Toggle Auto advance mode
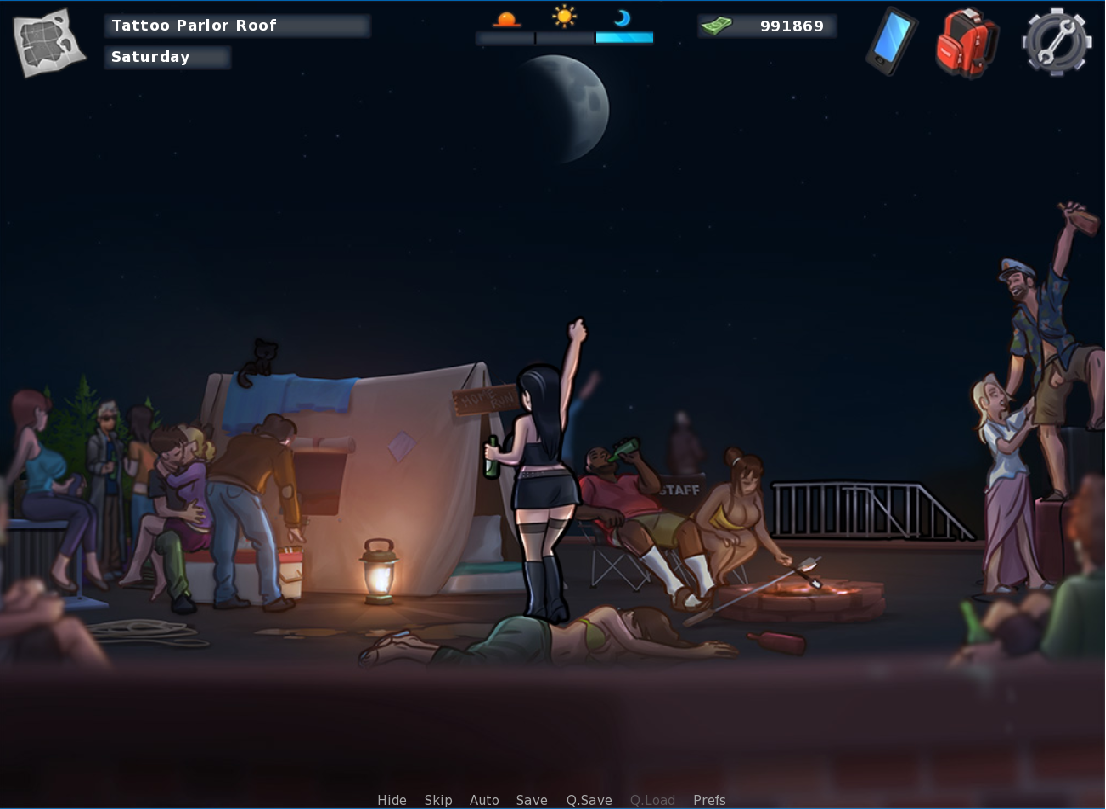The height and width of the screenshot is (809, 1106). (484, 800)
